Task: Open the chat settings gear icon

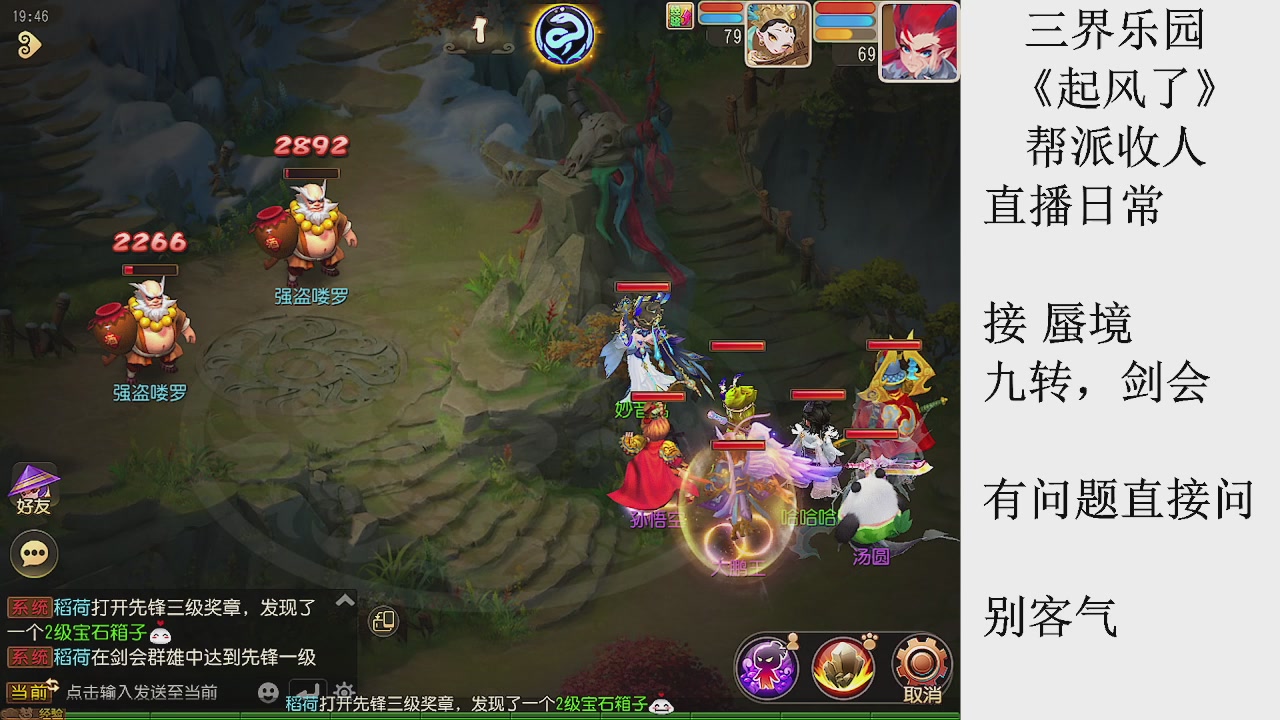Action: (344, 690)
